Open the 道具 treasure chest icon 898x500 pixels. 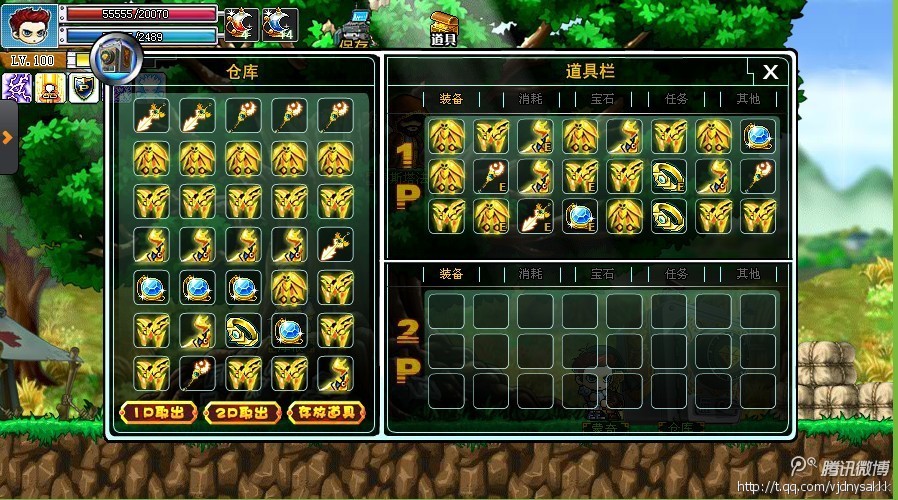pos(444,28)
